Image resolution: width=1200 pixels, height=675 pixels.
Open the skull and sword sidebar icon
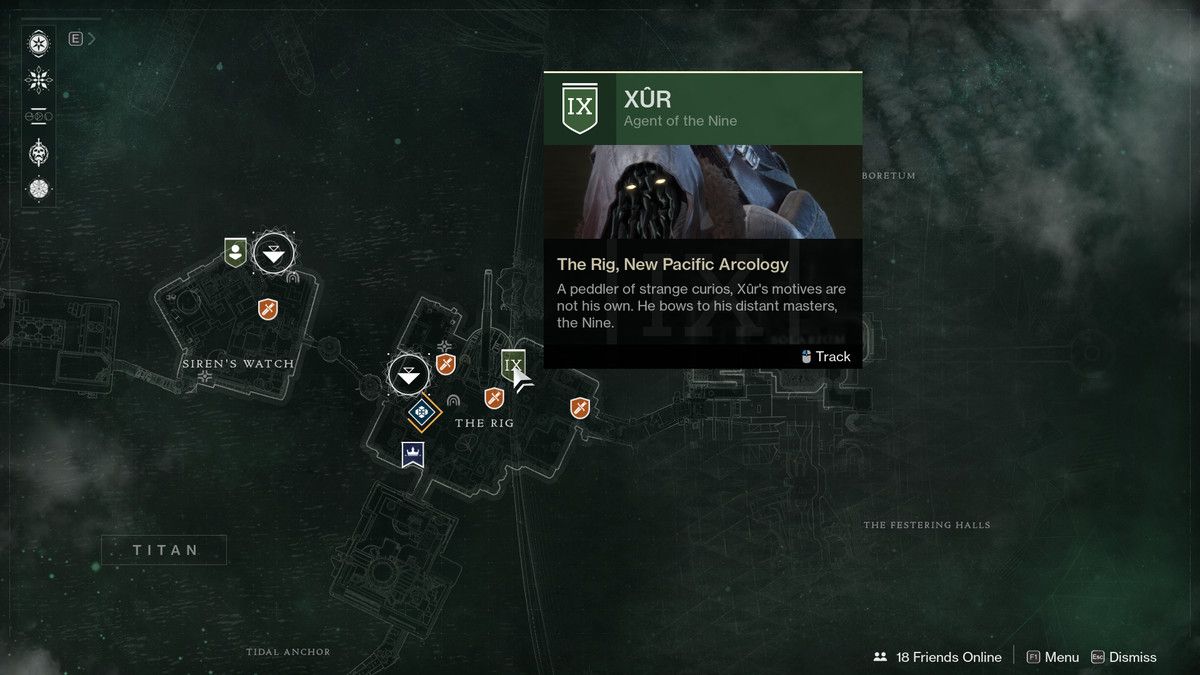tap(39, 152)
